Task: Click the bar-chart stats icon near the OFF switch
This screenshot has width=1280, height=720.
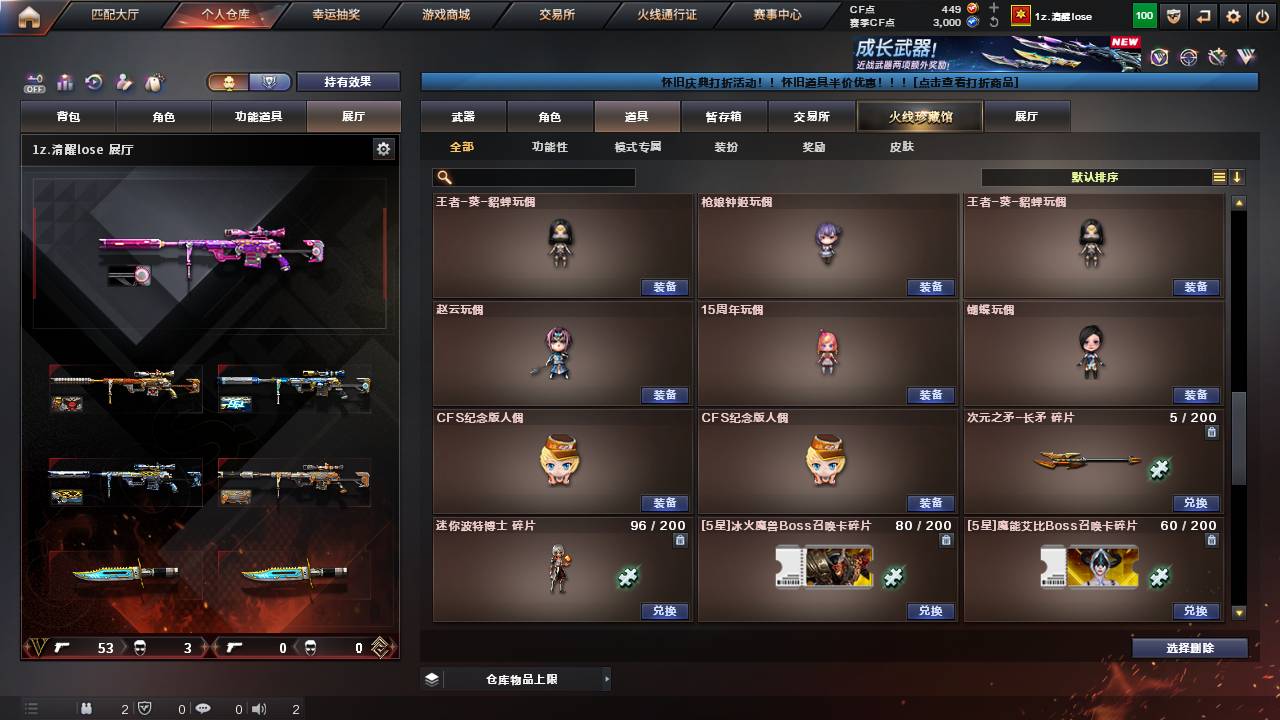Action: [64, 82]
